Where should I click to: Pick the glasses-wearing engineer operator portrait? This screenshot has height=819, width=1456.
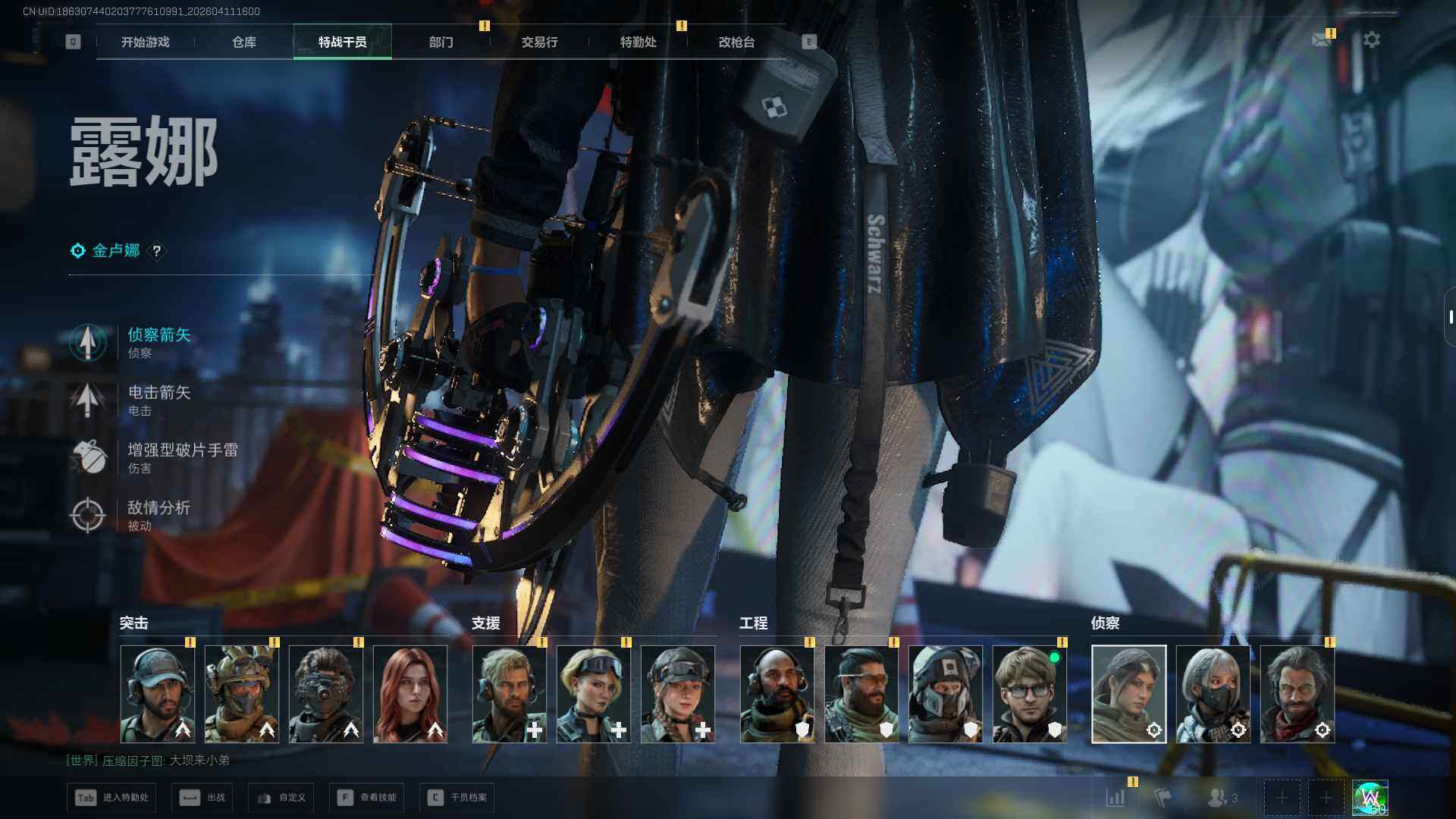tap(1029, 694)
